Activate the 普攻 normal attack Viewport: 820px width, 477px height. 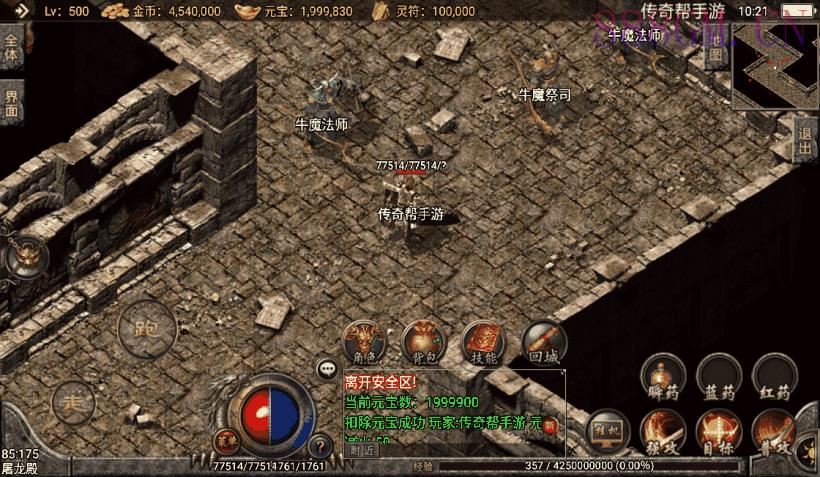pos(774,431)
